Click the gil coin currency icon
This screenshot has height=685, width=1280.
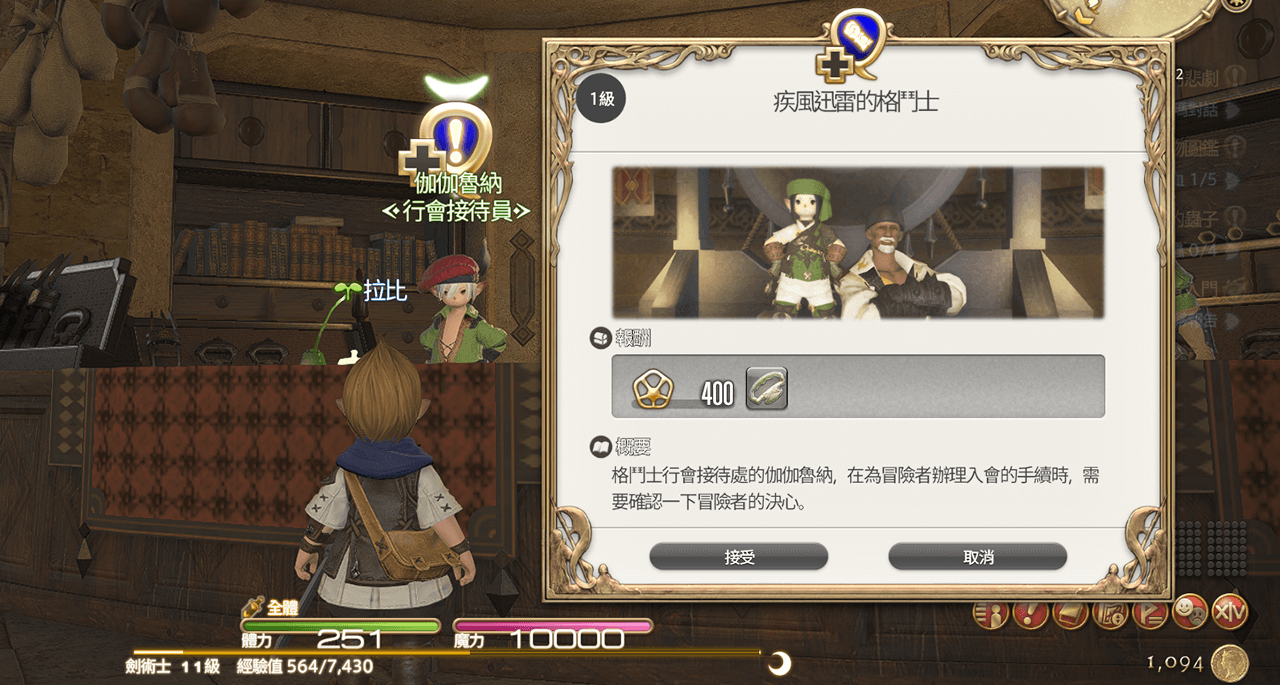pyautogui.click(x=1228, y=663)
